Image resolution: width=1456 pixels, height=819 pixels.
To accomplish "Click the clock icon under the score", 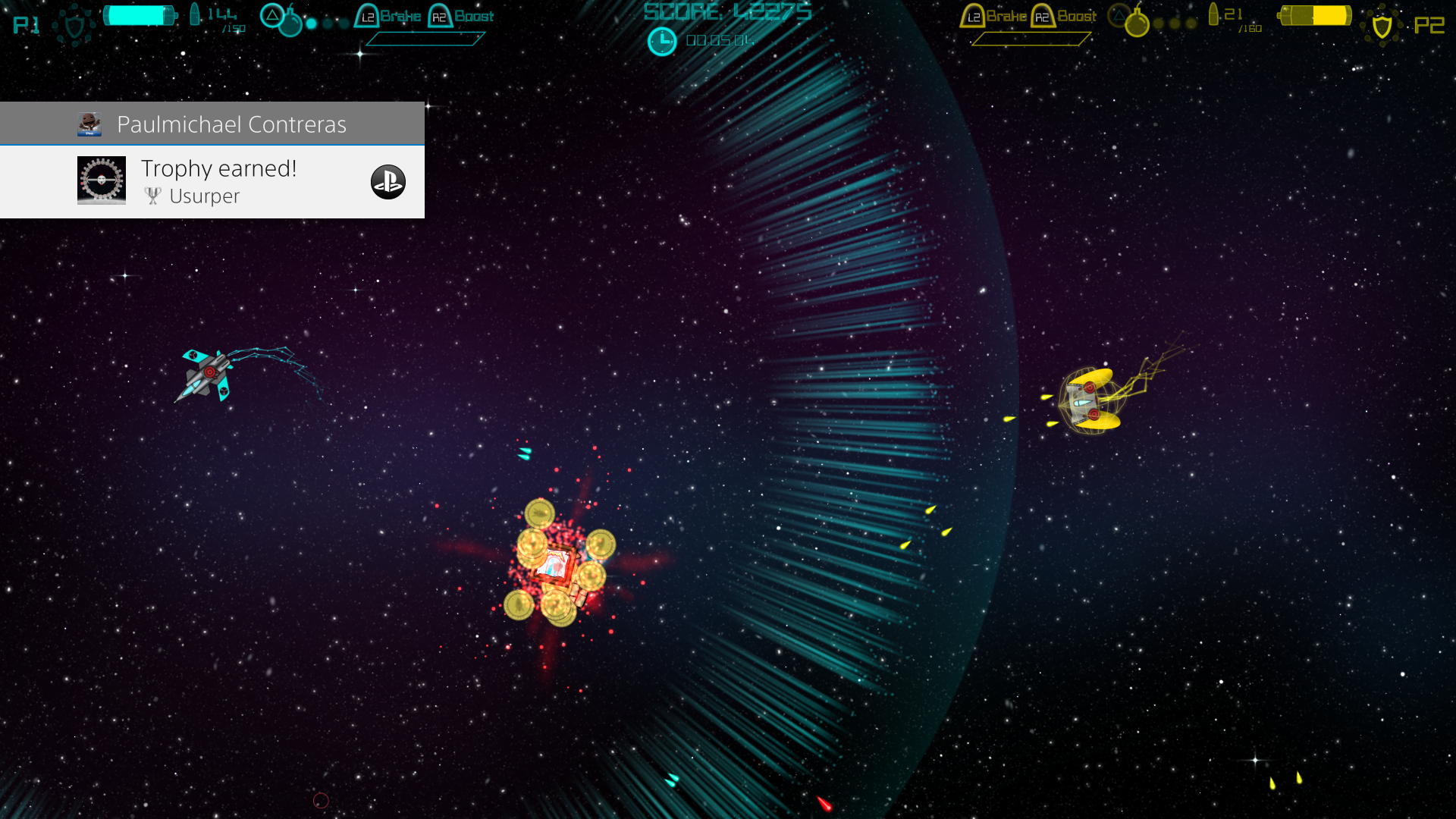I will pos(662,40).
